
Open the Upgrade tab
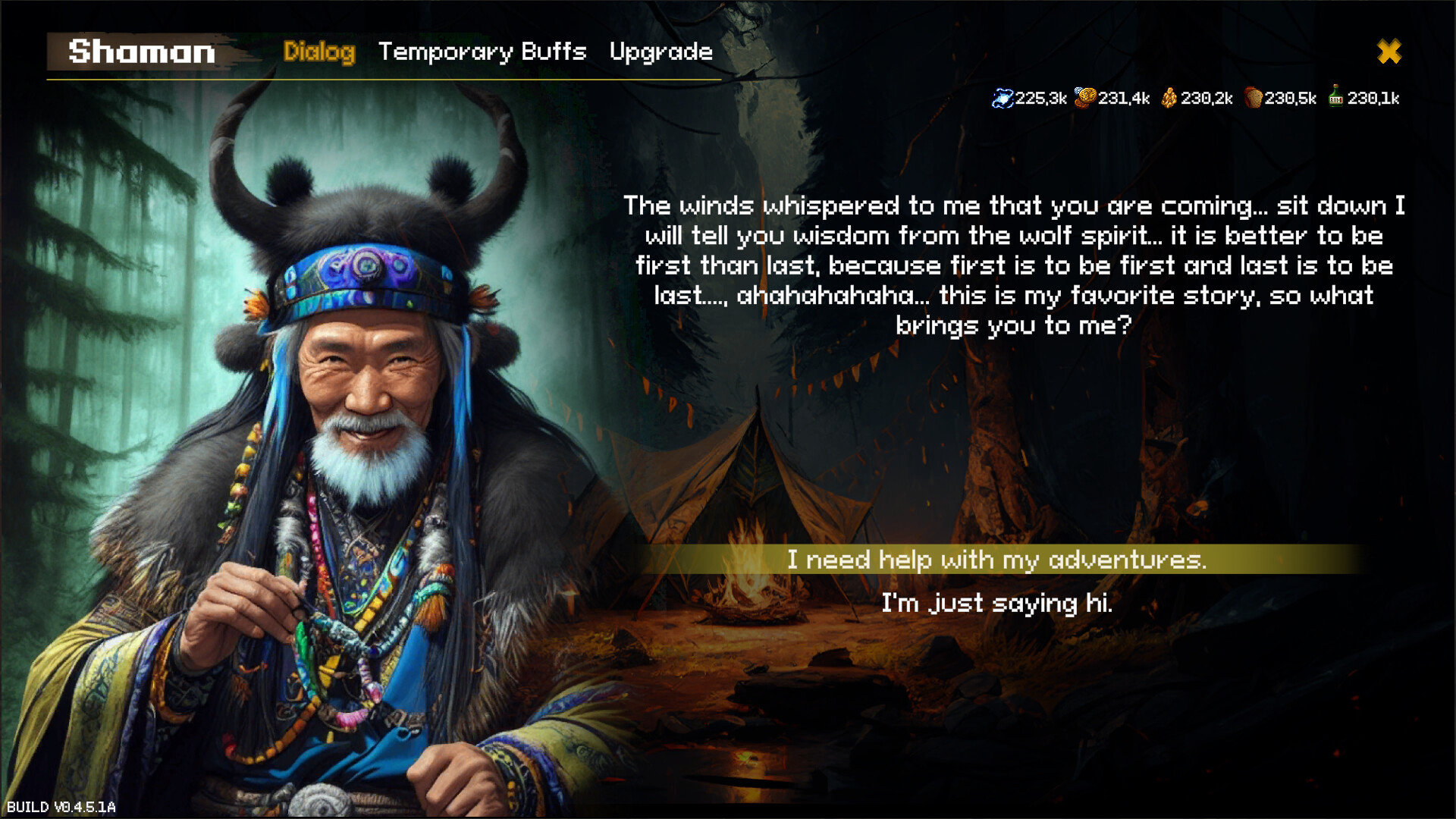[x=661, y=52]
